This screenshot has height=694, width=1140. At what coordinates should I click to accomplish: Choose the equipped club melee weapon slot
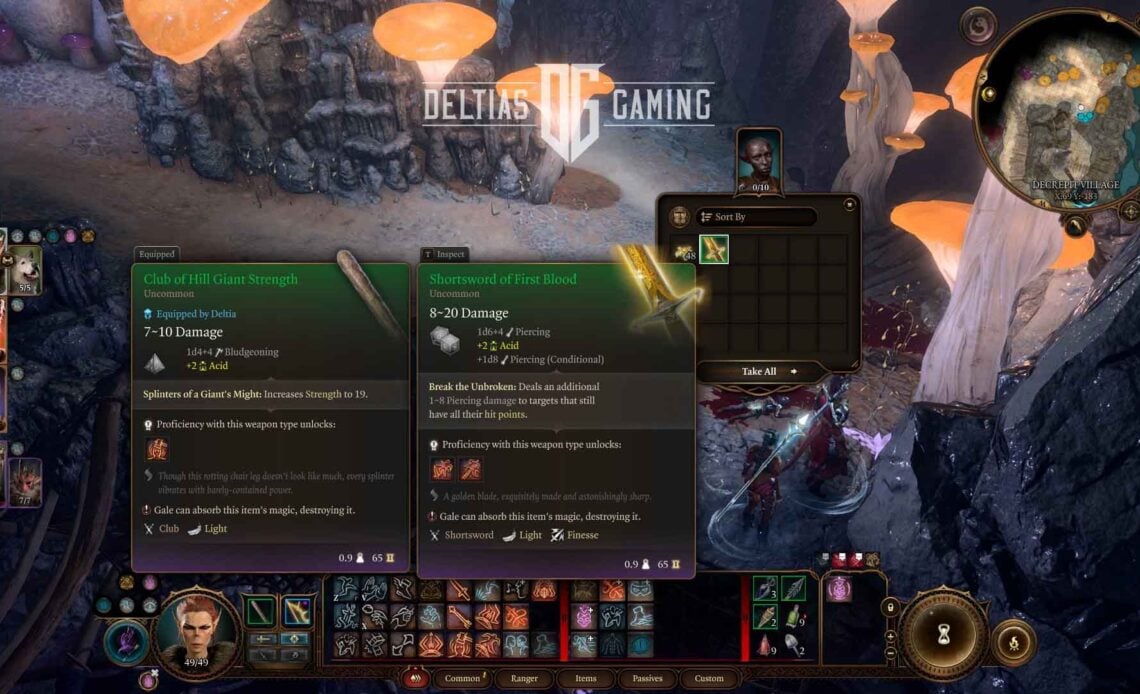[x=261, y=611]
